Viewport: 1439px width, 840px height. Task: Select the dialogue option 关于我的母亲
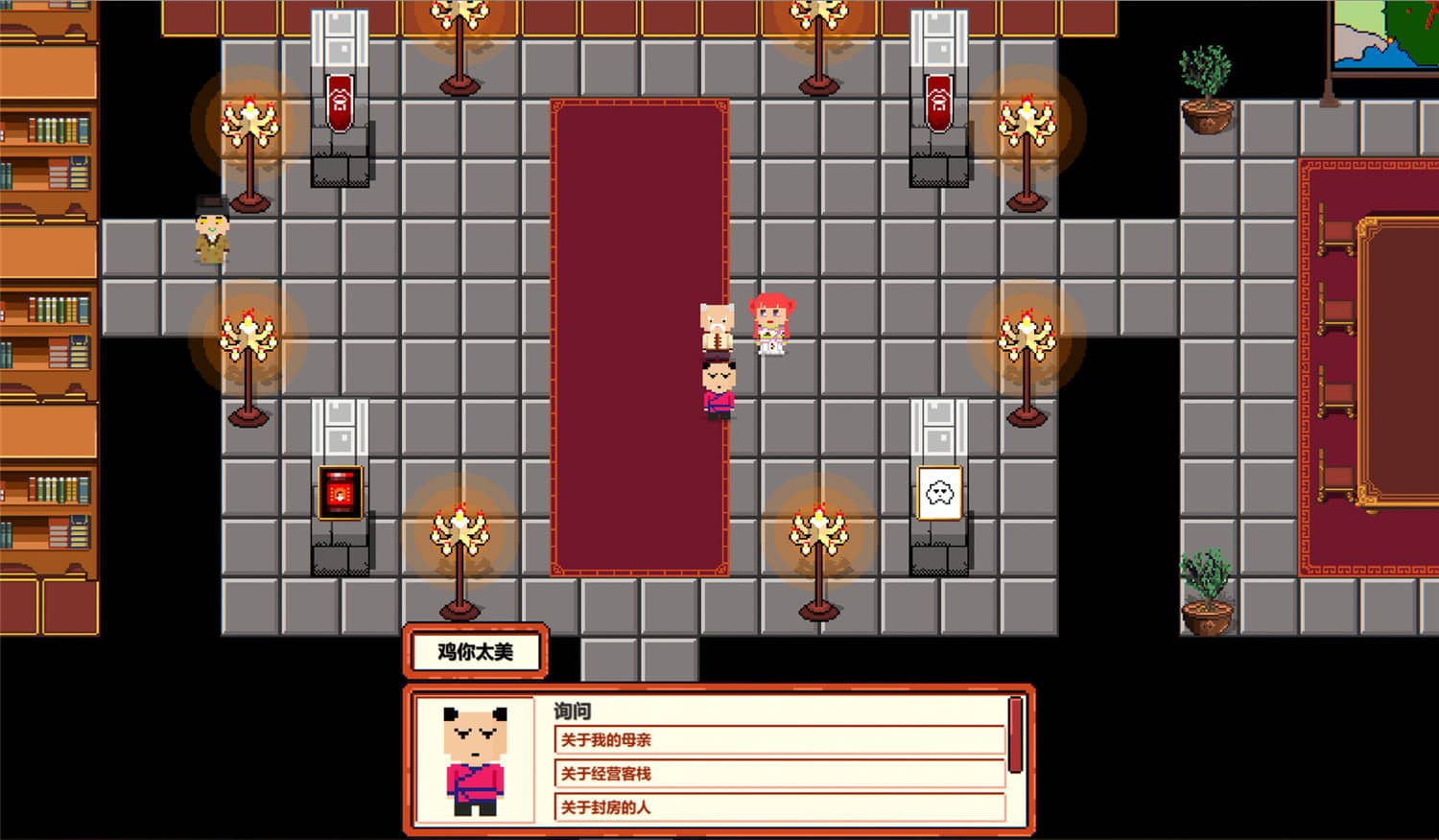coord(779,739)
